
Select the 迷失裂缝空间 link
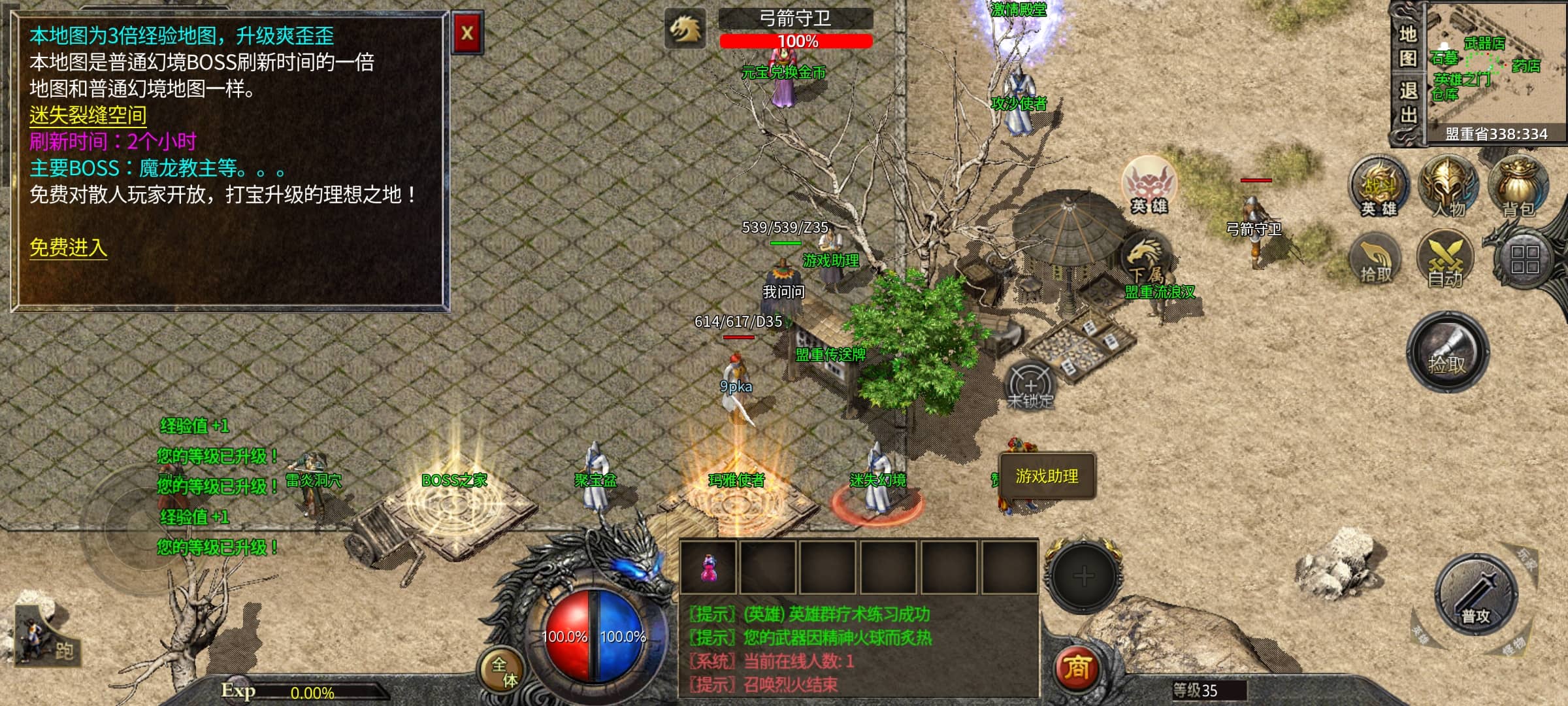[x=88, y=116]
